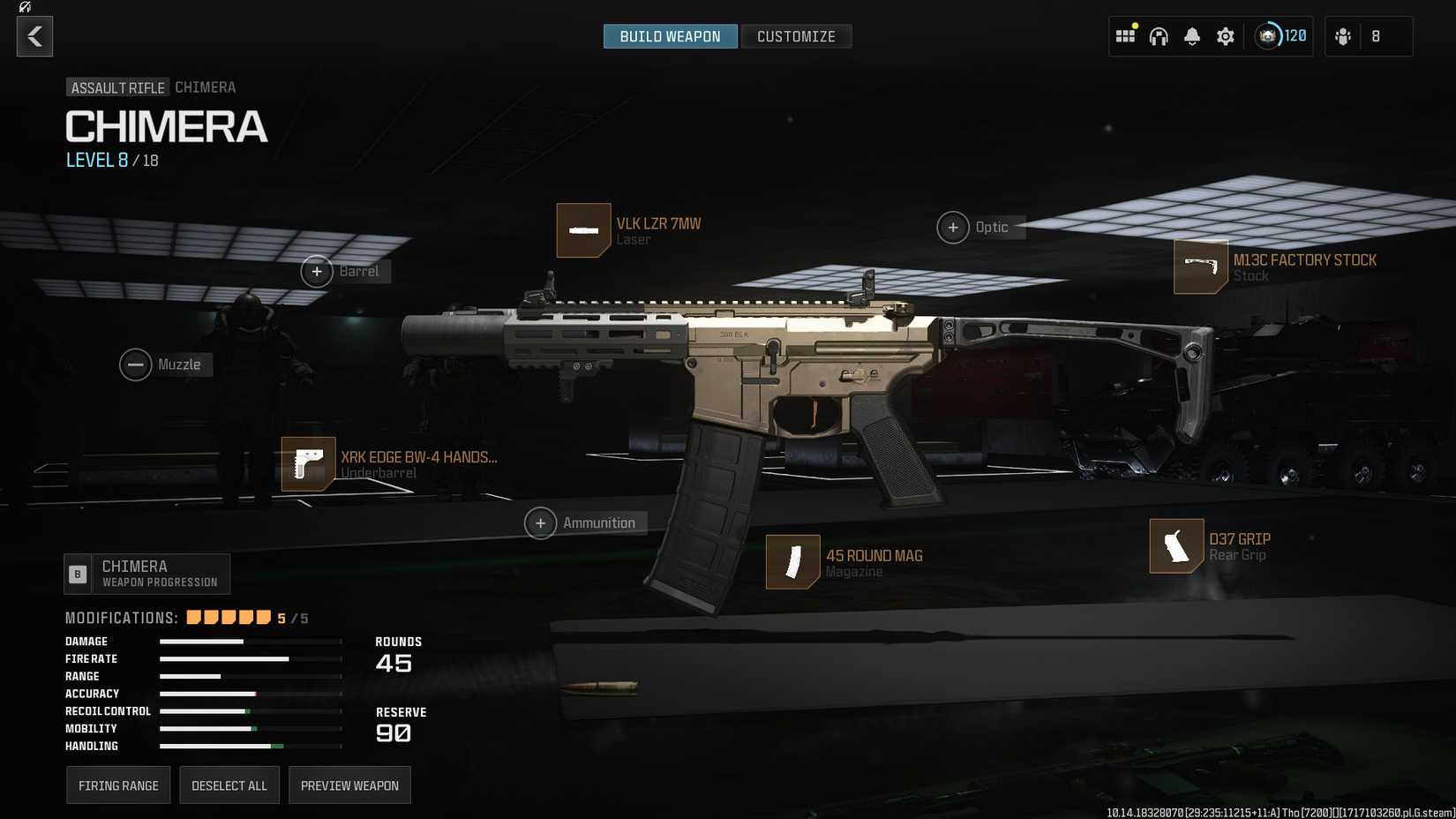This screenshot has width=1456, height=819.
Task: Open the Firing Range
Action: pos(118,785)
